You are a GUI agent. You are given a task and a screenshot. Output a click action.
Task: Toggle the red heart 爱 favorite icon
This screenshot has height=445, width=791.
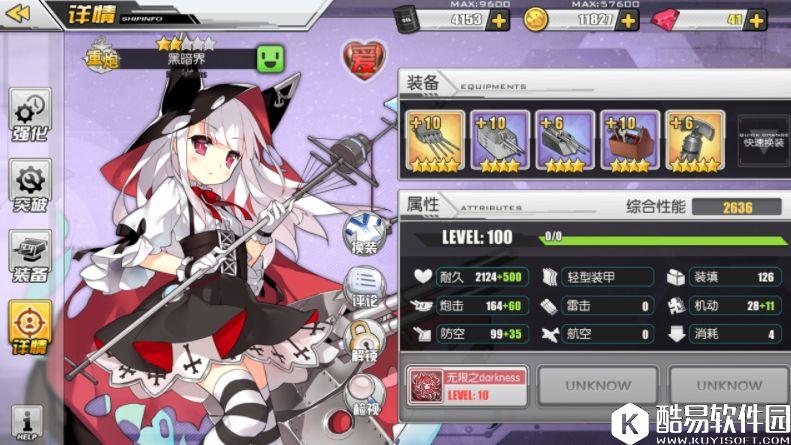coord(361,59)
